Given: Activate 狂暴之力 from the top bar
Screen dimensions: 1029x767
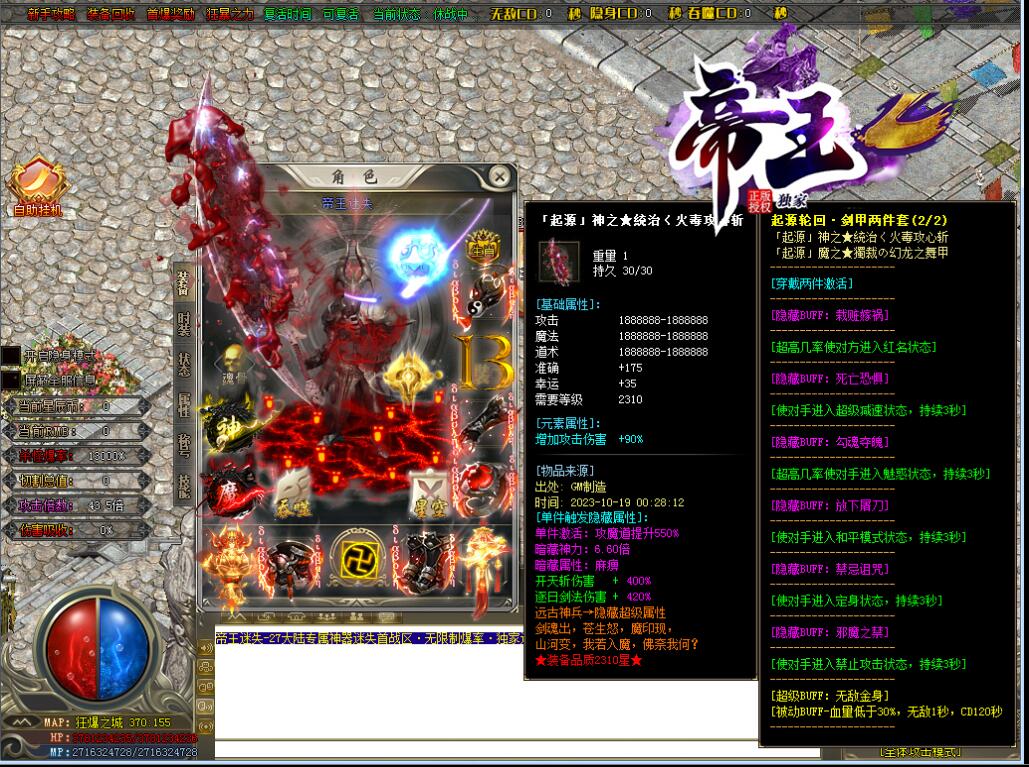Looking at the screenshot, I should coord(230,14).
